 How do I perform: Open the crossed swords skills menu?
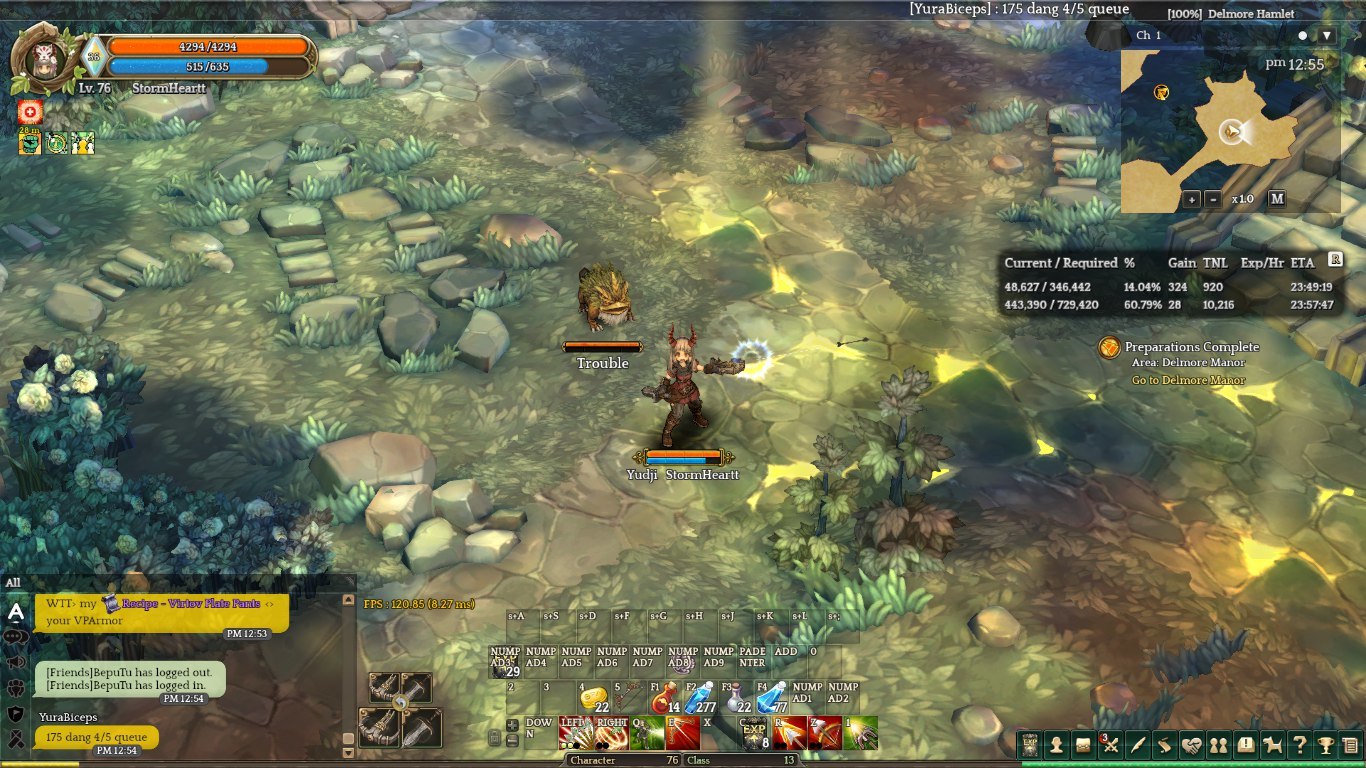(x=1110, y=745)
